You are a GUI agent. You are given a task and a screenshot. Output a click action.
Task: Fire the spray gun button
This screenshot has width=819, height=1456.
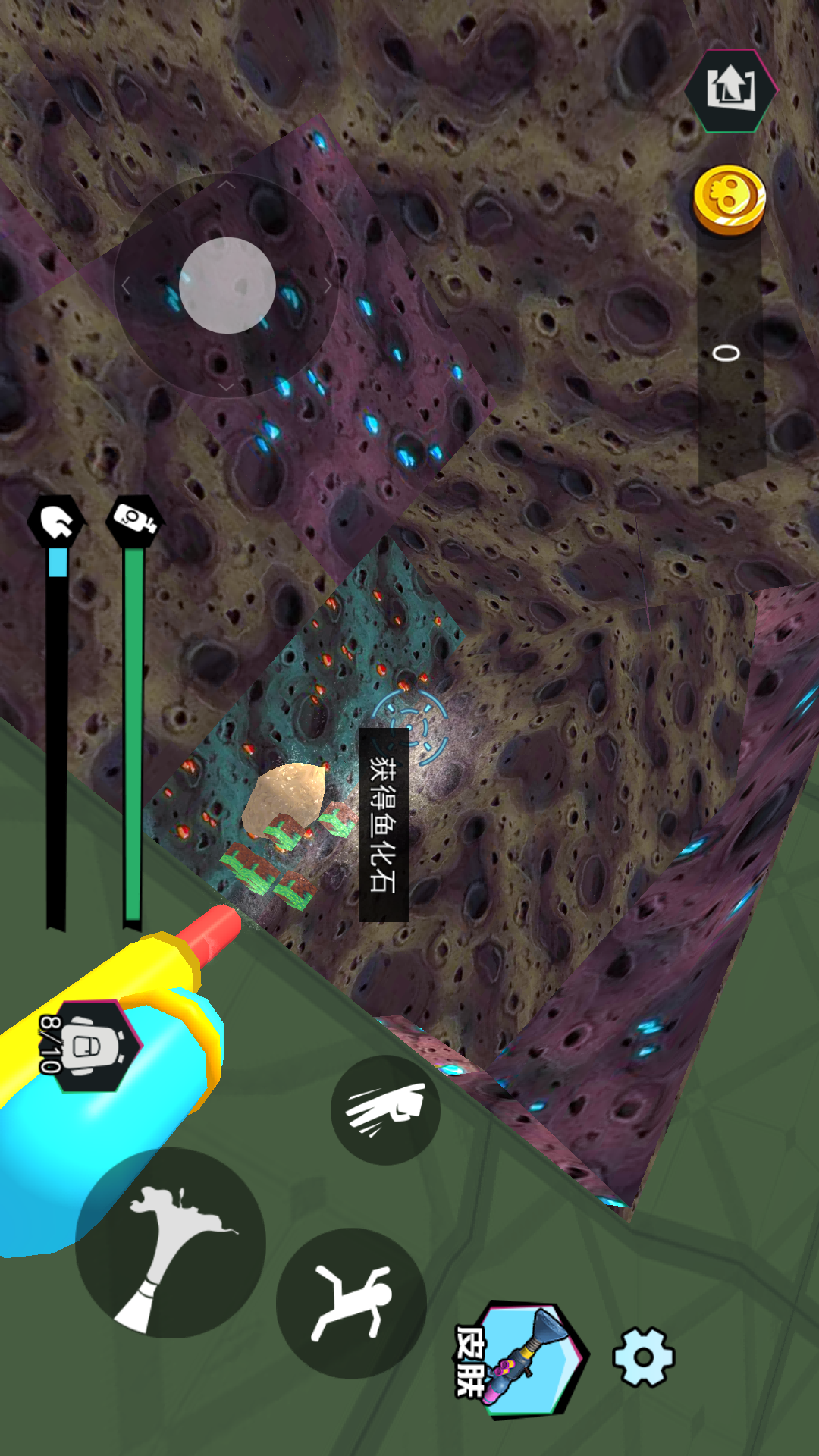(x=171, y=1244)
